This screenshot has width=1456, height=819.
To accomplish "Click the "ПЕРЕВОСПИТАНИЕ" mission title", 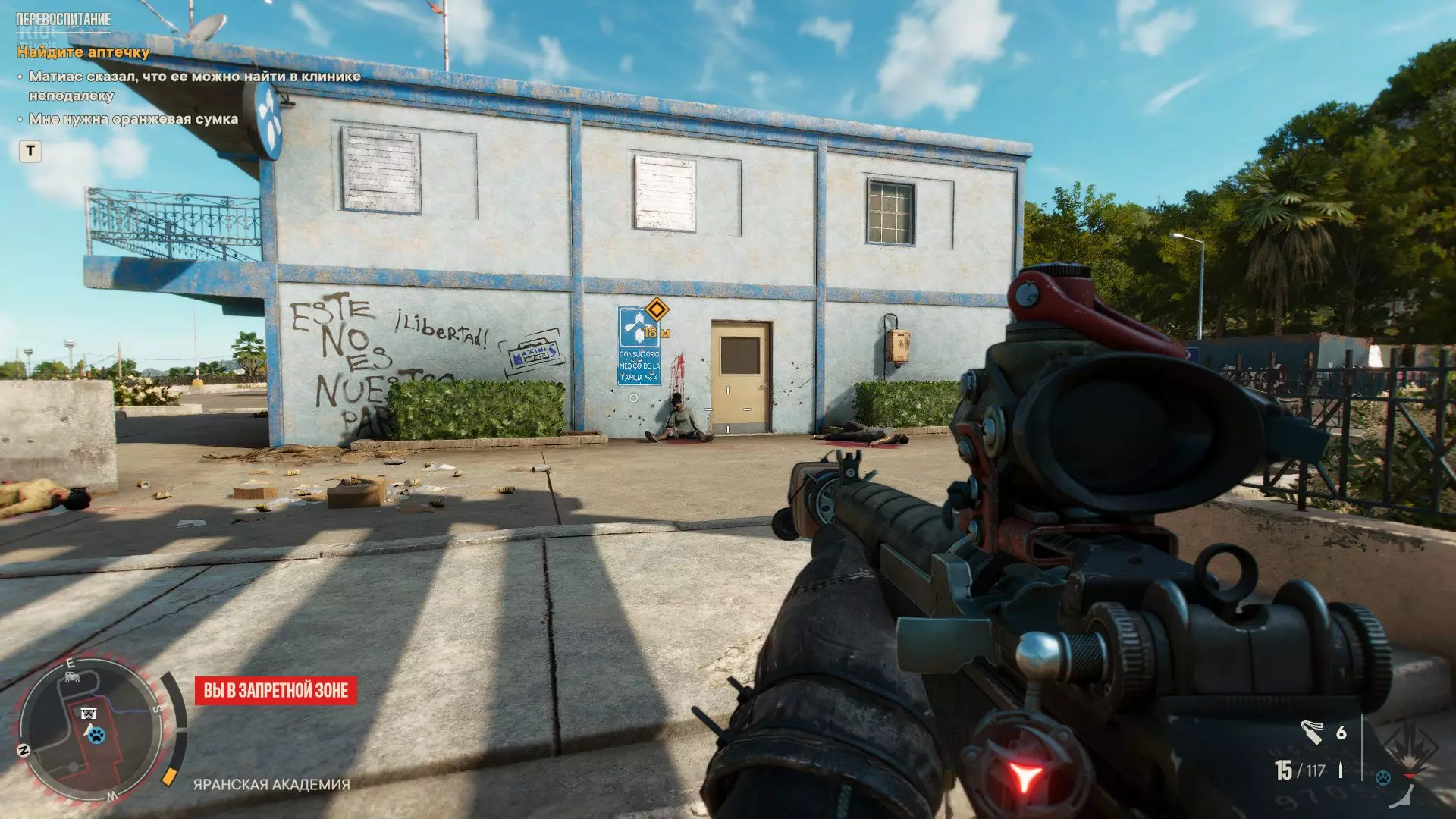I will [x=64, y=19].
